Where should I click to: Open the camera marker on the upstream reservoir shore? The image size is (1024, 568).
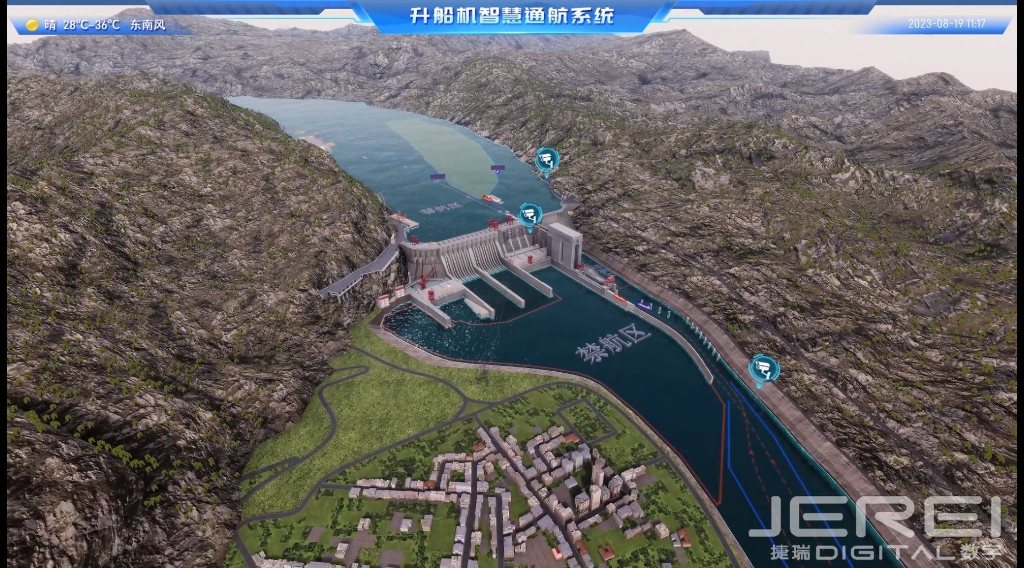546,160
